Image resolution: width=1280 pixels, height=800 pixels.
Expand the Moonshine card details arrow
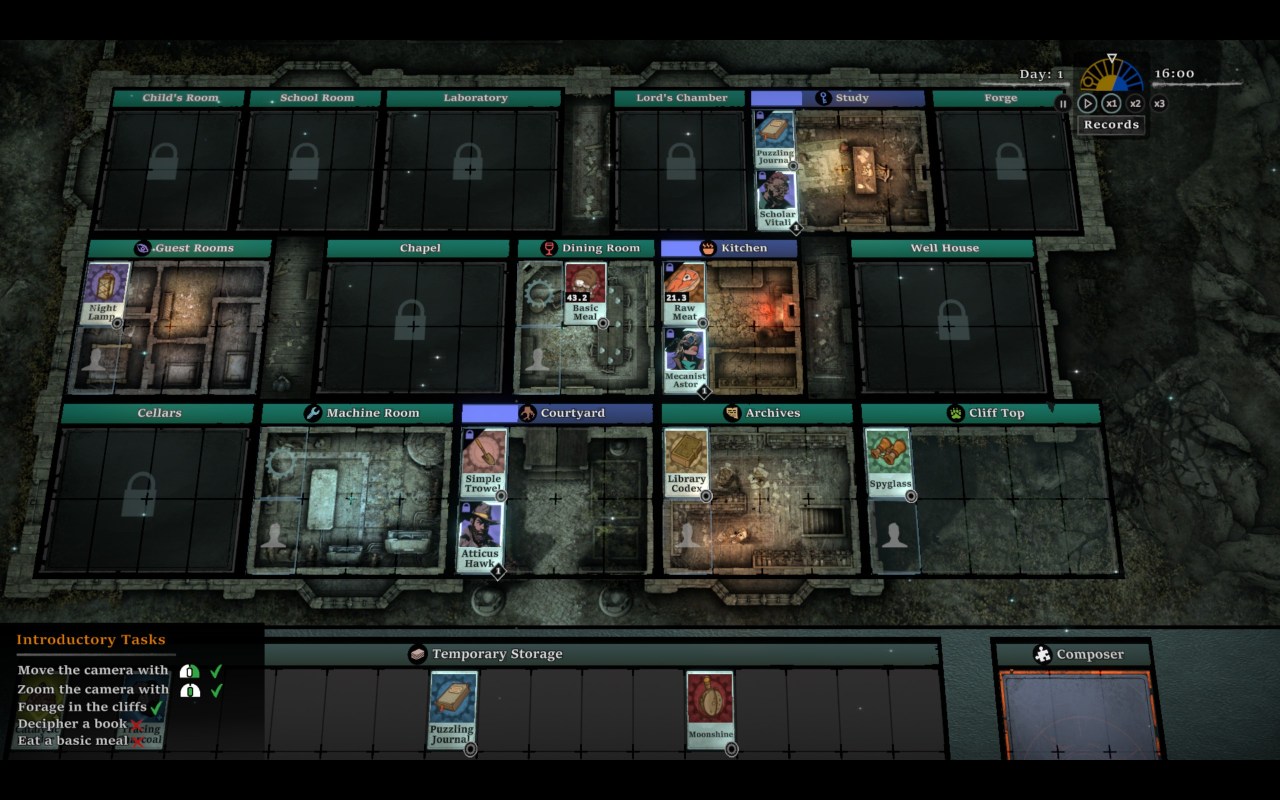[x=732, y=749]
